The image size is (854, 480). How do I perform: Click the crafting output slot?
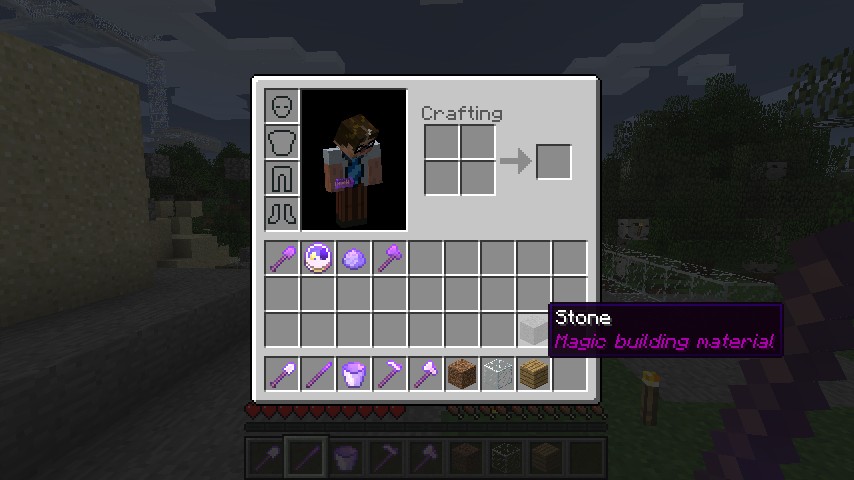[x=554, y=162]
